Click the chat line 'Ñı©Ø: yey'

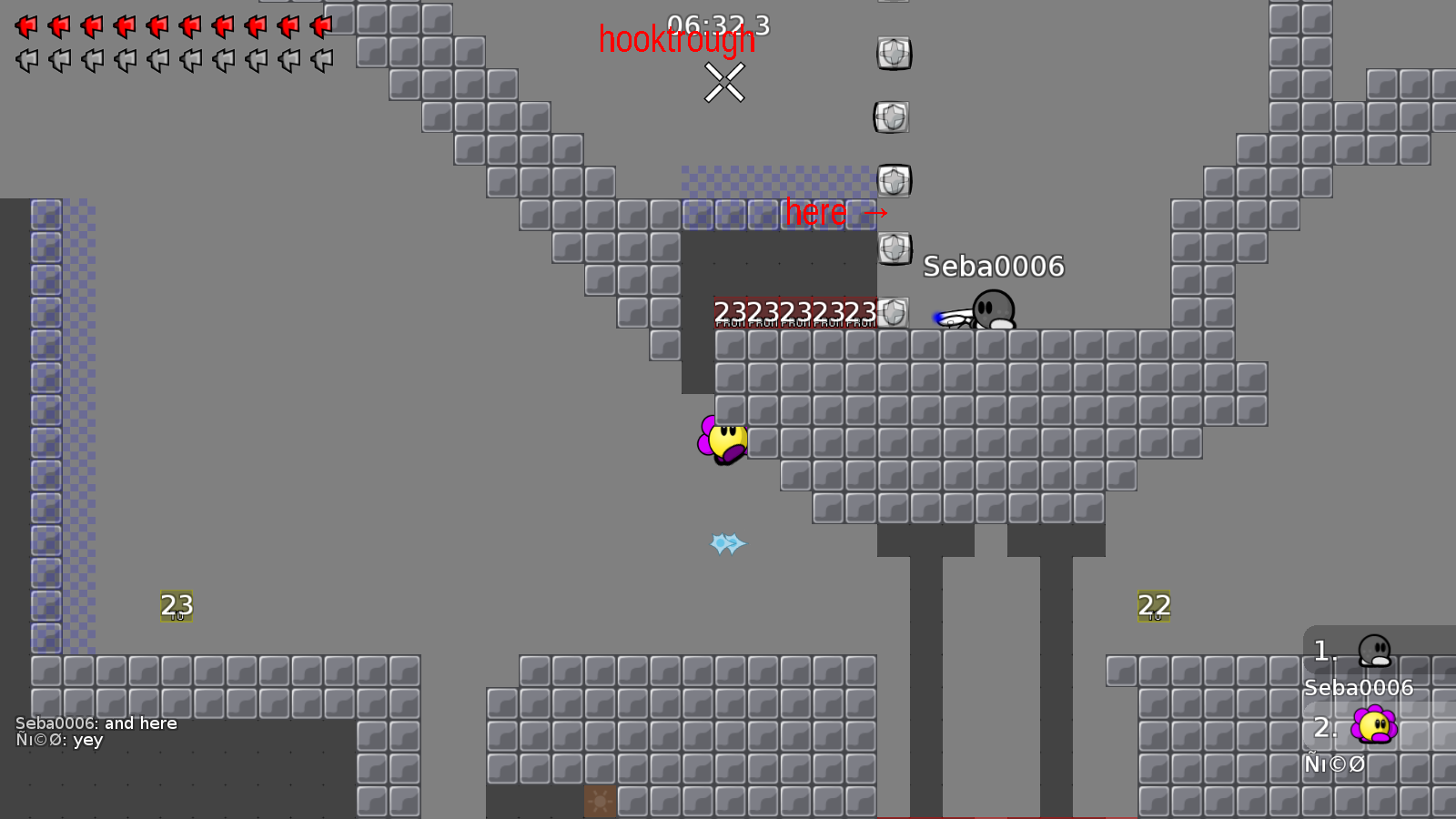click(60, 740)
